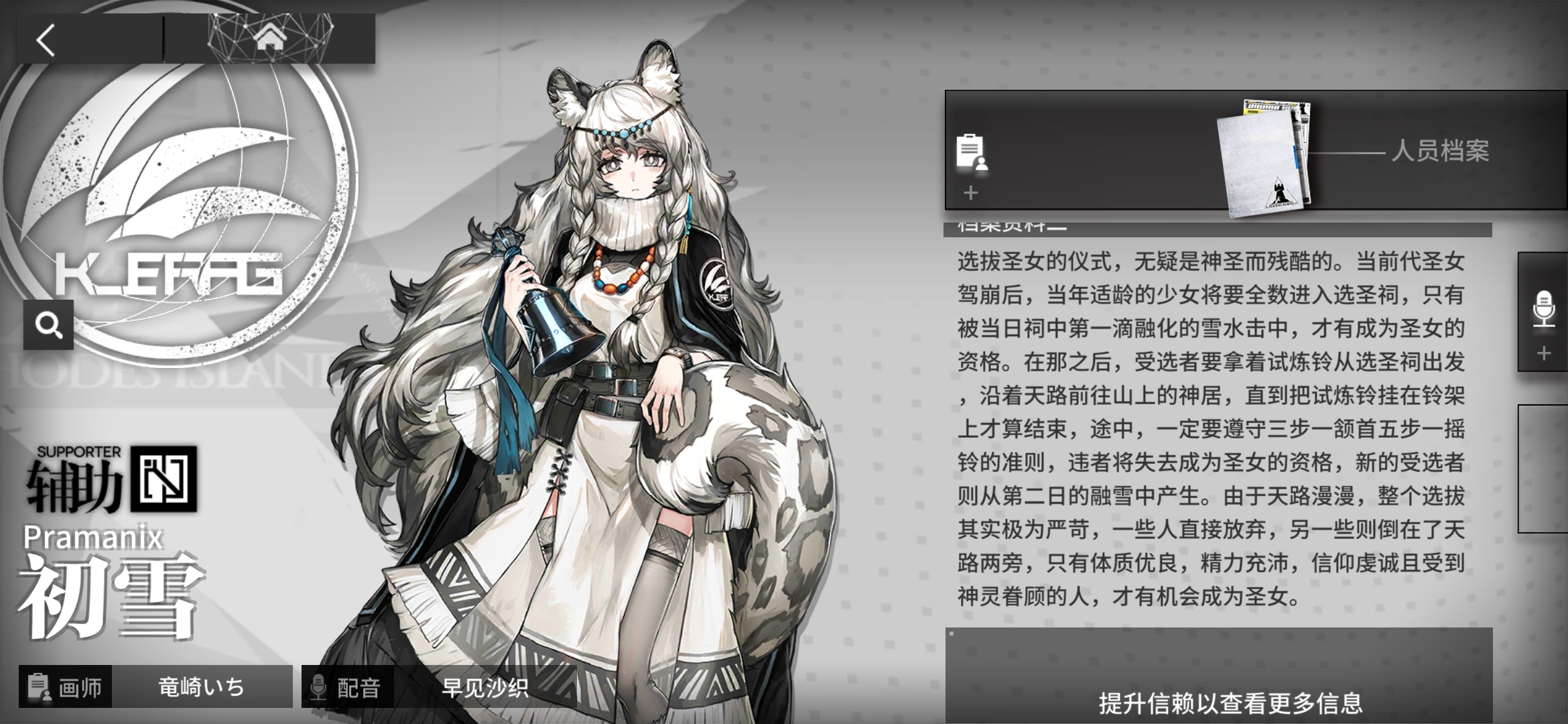This screenshot has height=724, width=1568.
Task: Open illustrator link 竜崎いち
Action: tap(201, 688)
